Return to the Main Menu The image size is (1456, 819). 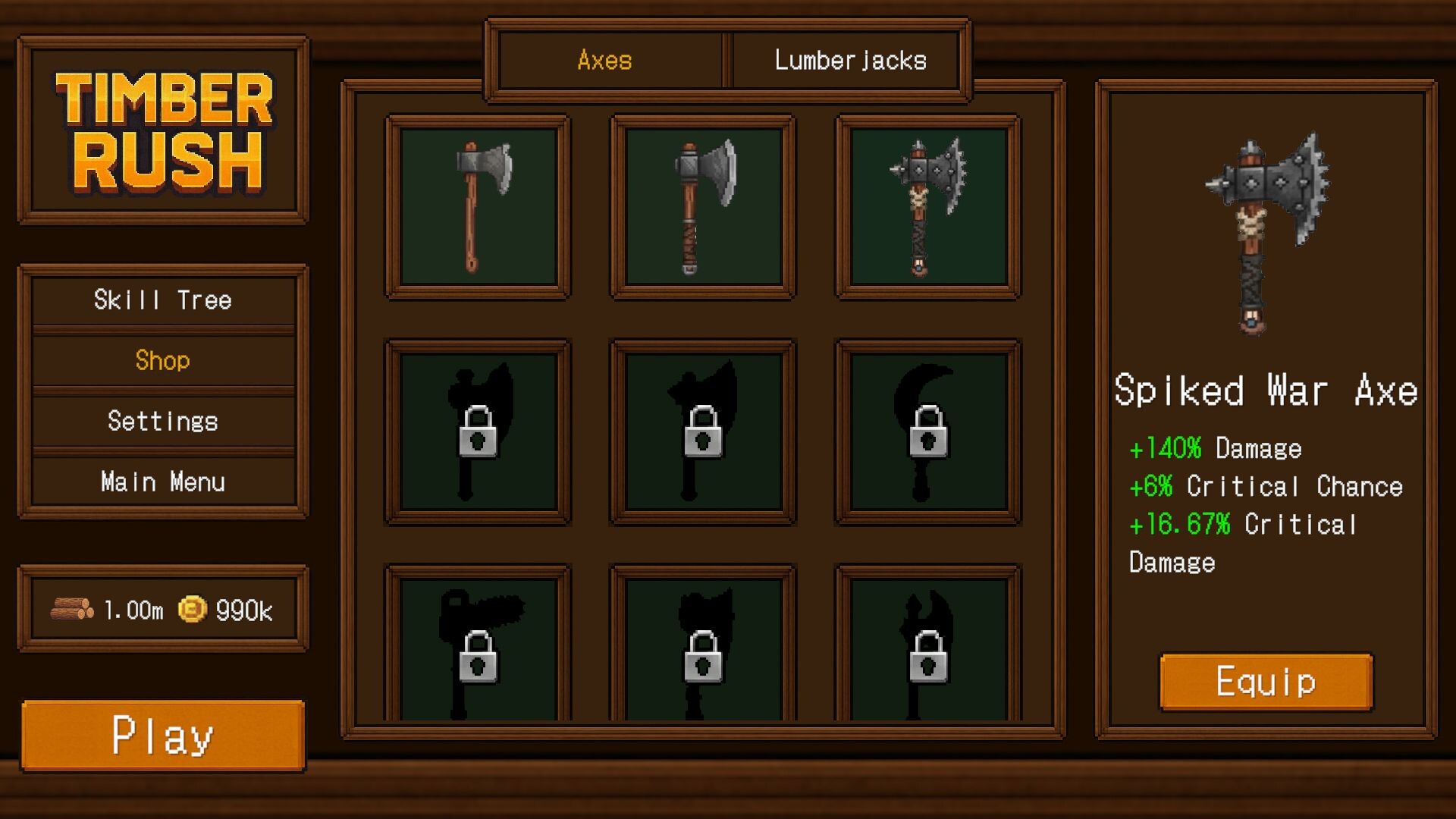click(162, 481)
